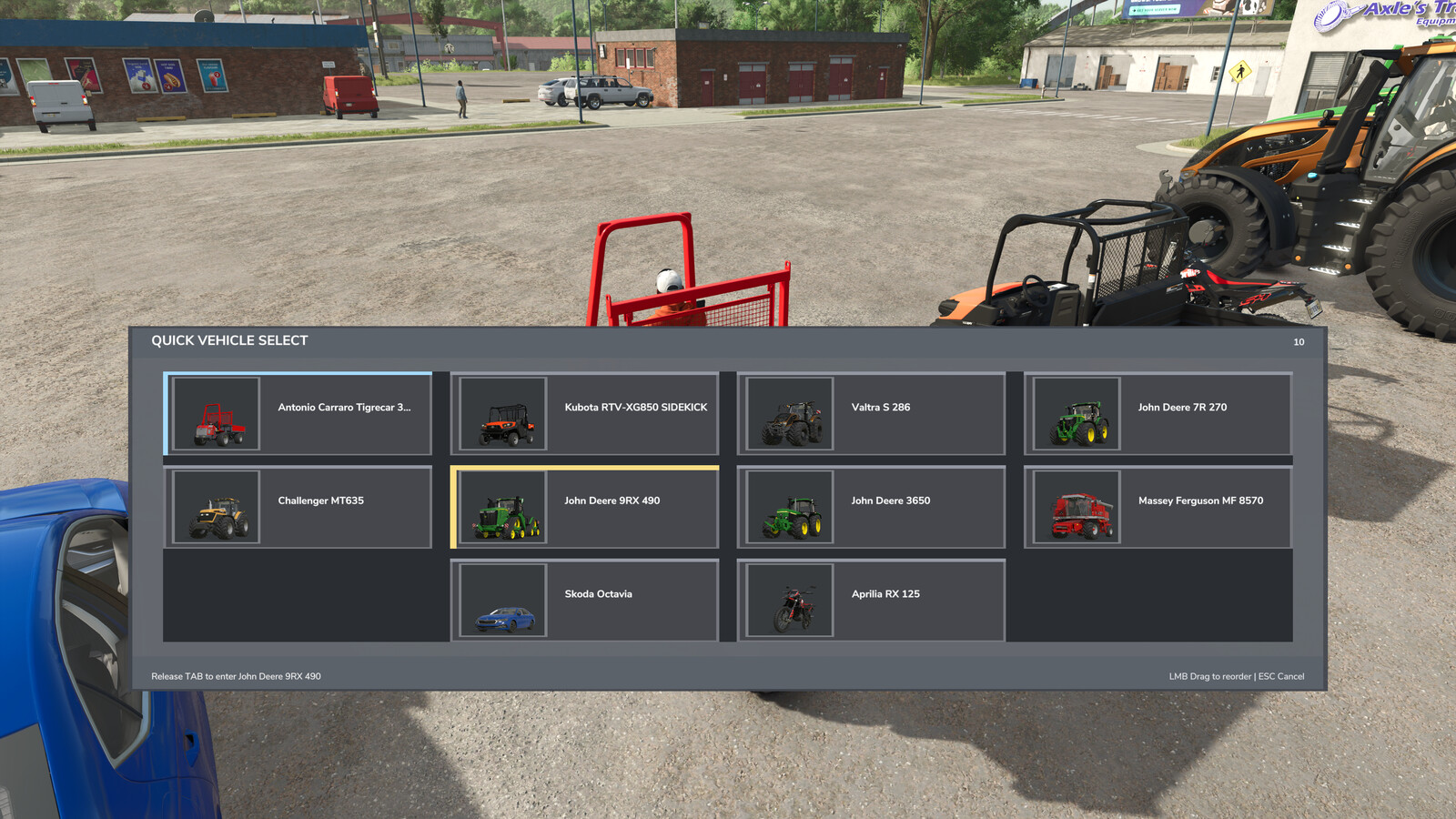The height and width of the screenshot is (819, 1456).
Task: Click the Aprilia RX 125 entry label
Action: [x=885, y=592]
